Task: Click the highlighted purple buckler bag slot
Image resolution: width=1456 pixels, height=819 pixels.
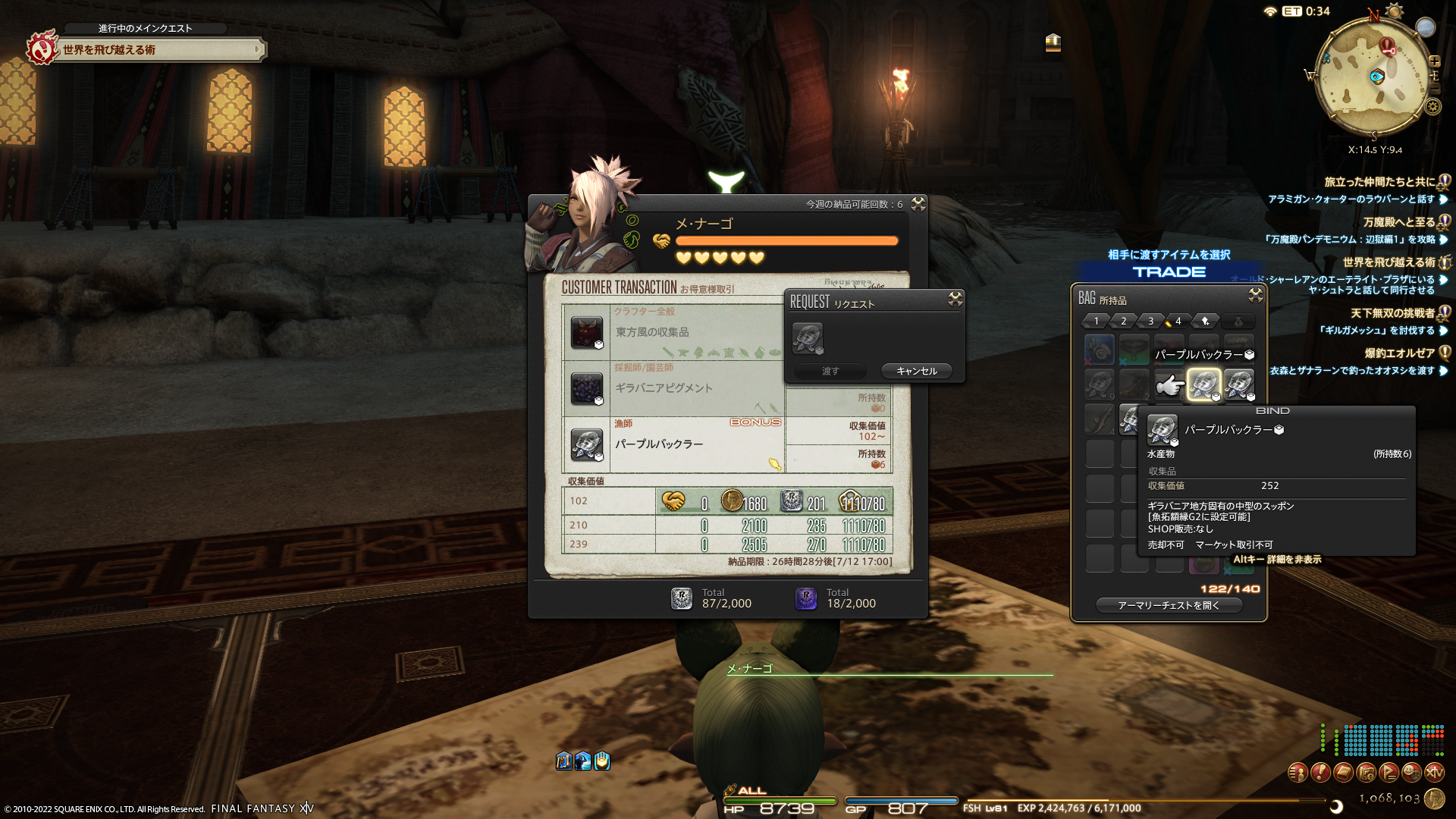Action: (1203, 384)
